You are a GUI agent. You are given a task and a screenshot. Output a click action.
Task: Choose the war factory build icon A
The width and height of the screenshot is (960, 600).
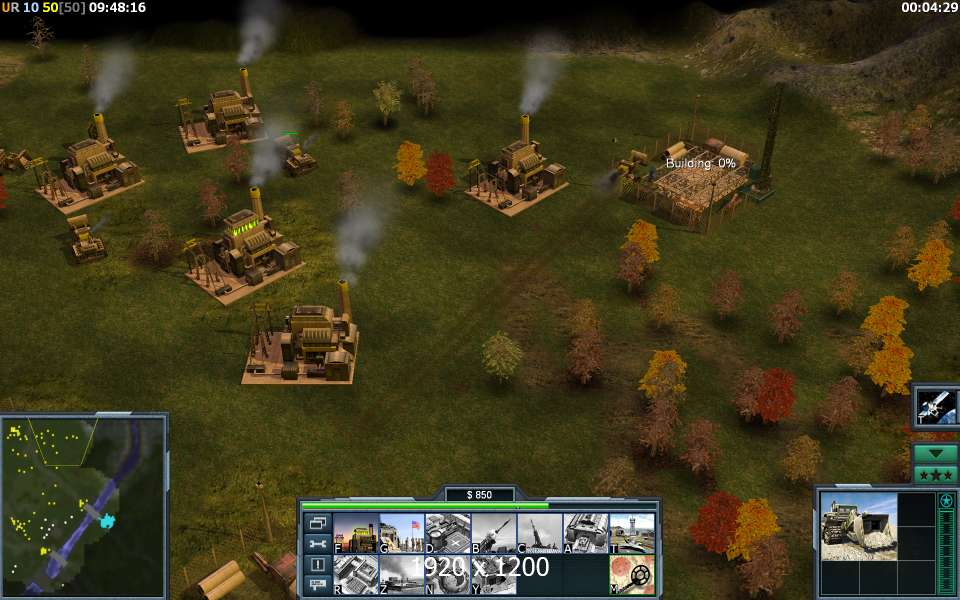point(585,533)
